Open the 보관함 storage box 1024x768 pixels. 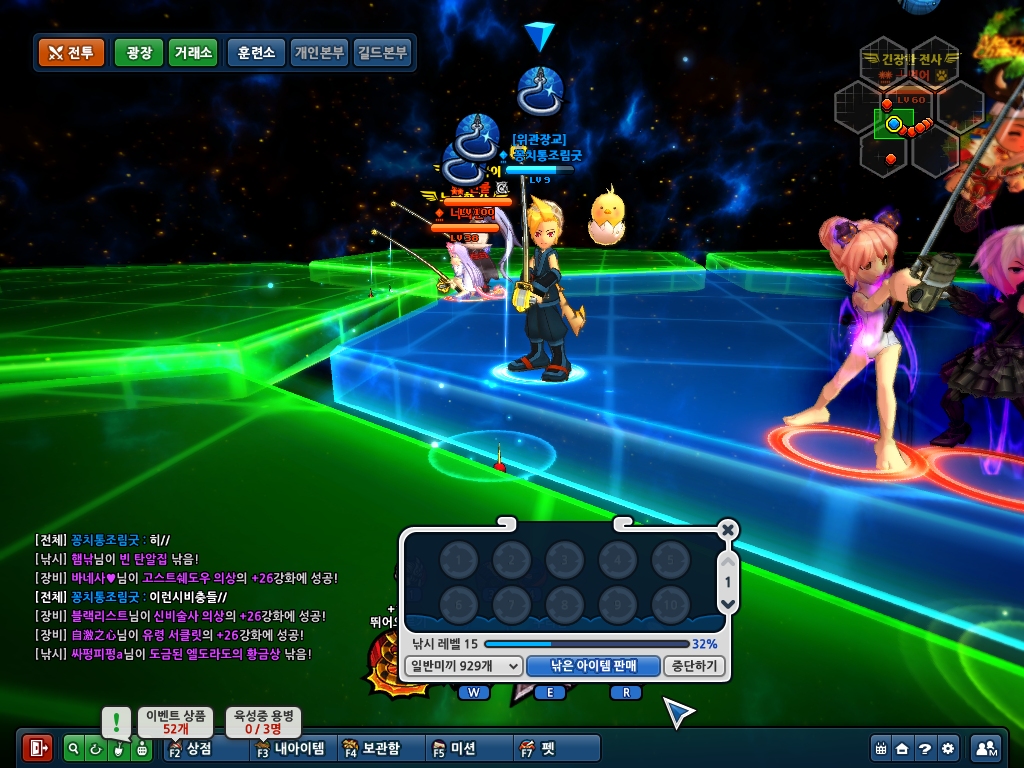click(x=371, y=748)
